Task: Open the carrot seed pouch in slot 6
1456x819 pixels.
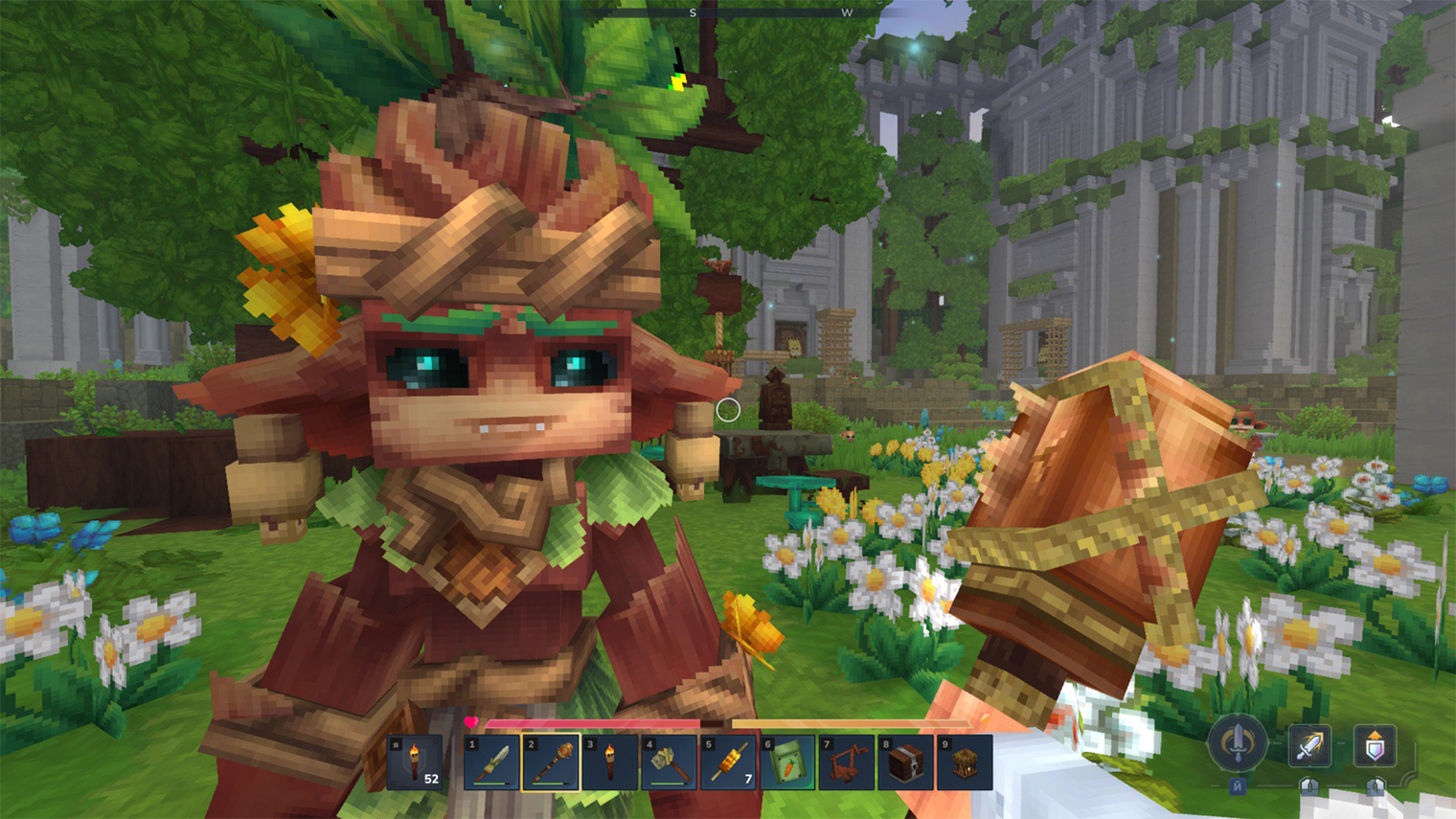Action: [788, 762]
